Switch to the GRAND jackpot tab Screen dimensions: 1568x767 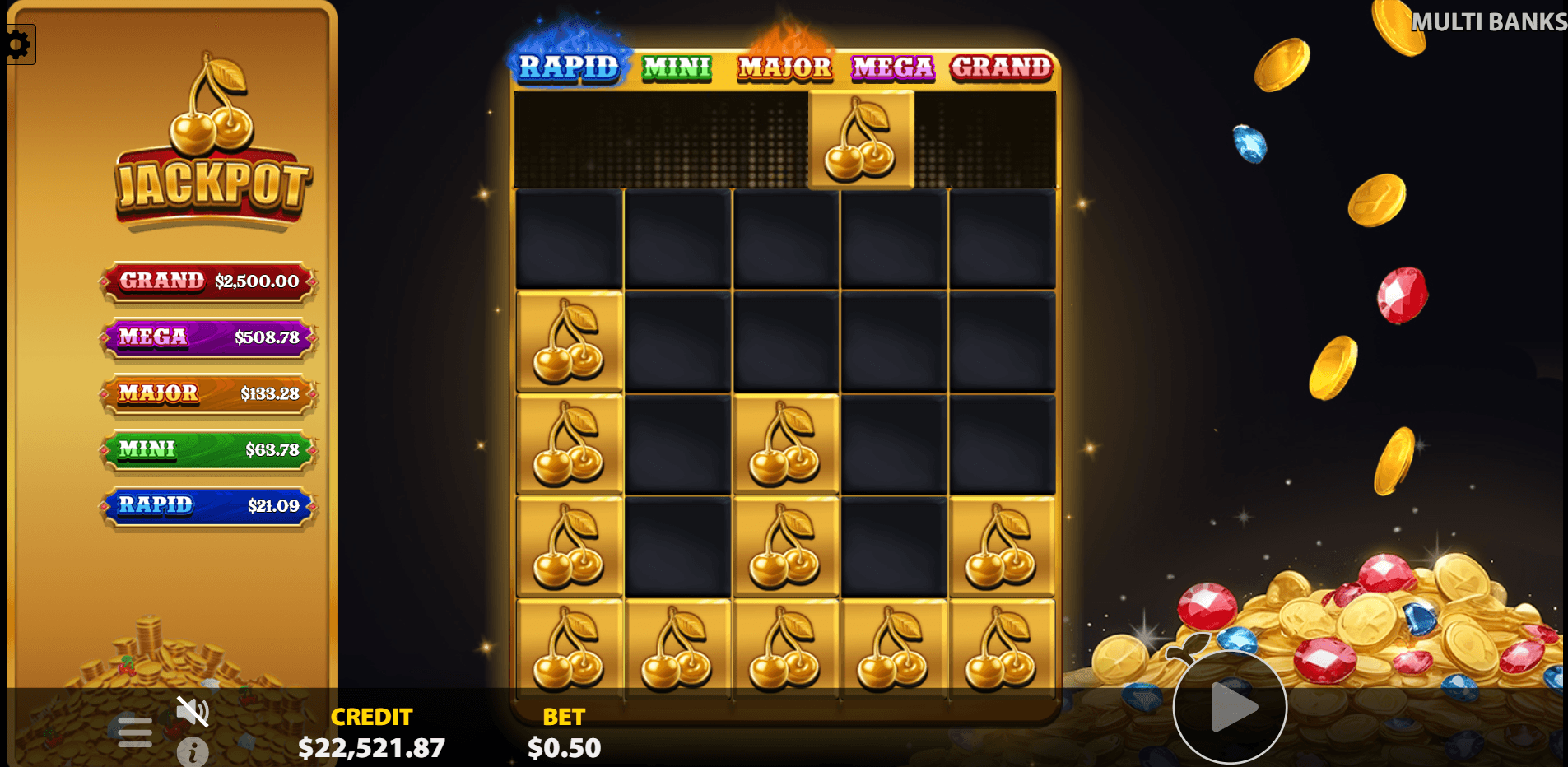pyautogui.click(x=1002, y=67)
